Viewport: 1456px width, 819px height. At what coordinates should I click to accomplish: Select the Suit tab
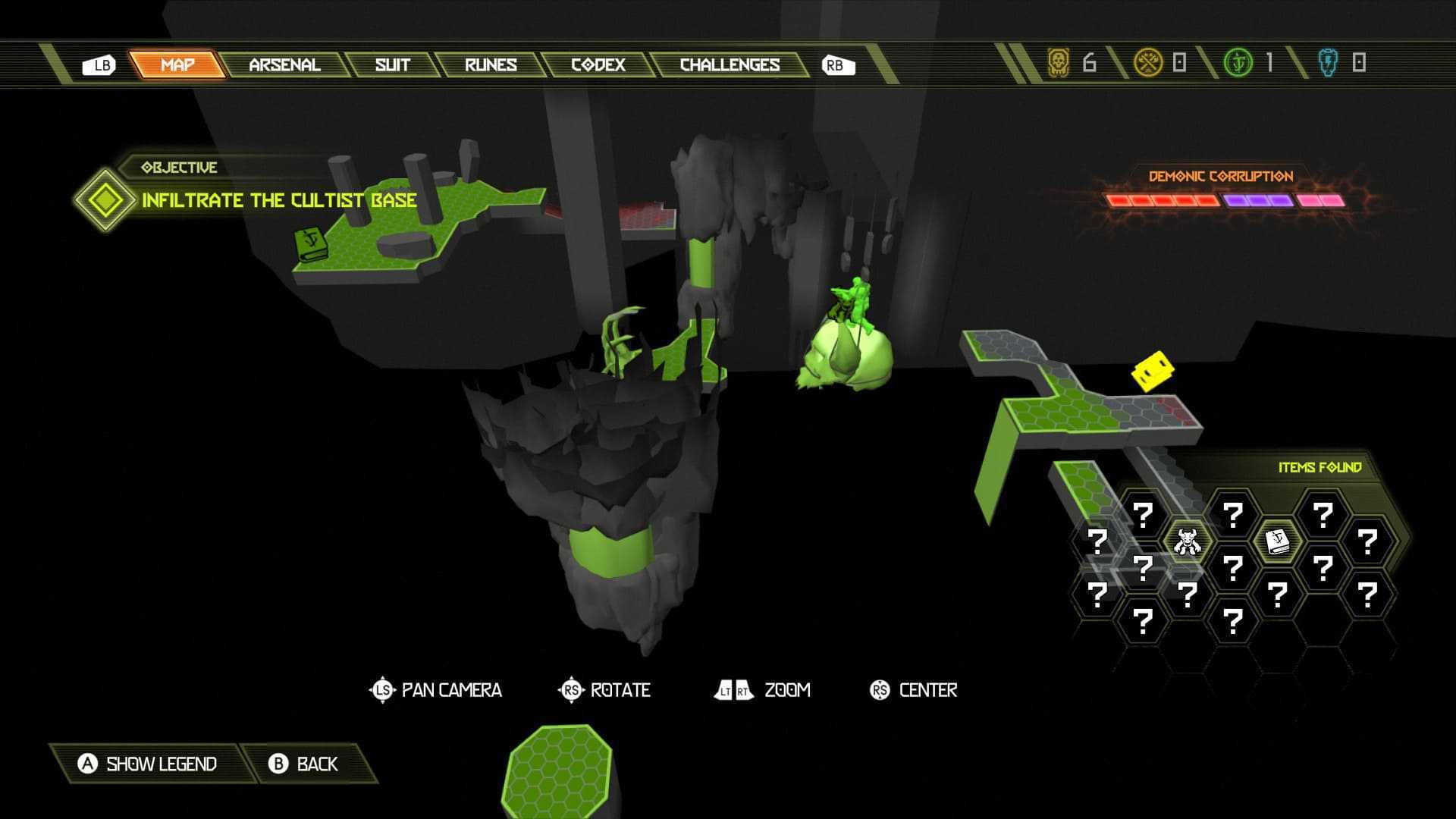pyautogui.click(x=392, y=65)
